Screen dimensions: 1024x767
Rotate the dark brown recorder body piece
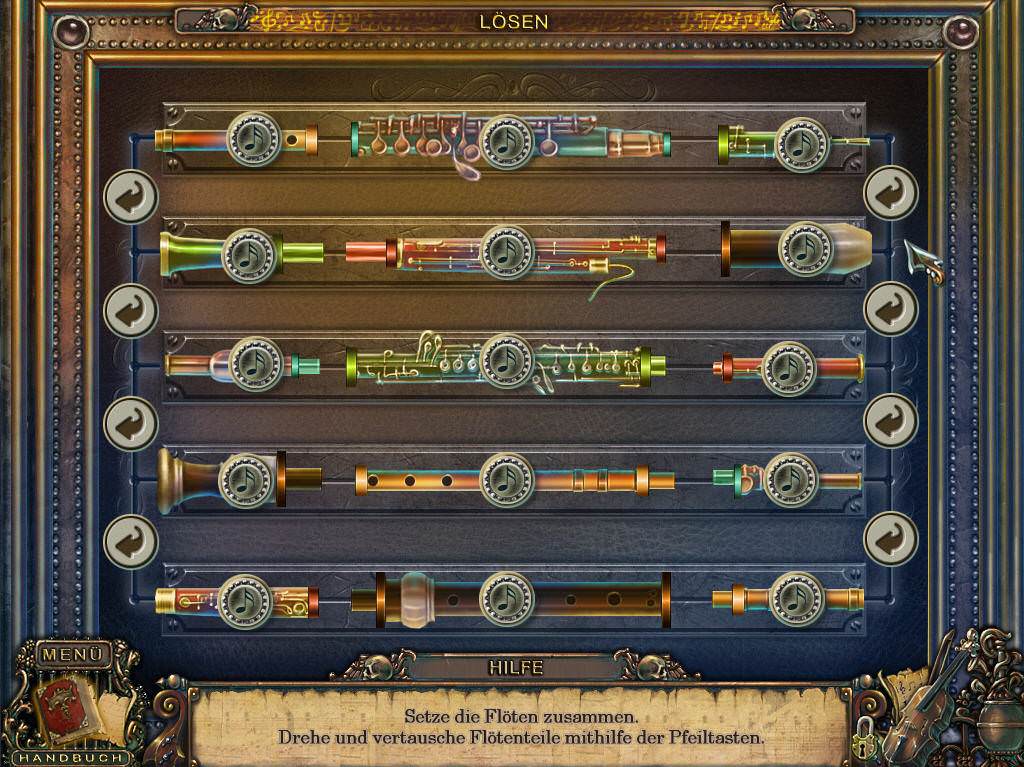coord(507,598)
